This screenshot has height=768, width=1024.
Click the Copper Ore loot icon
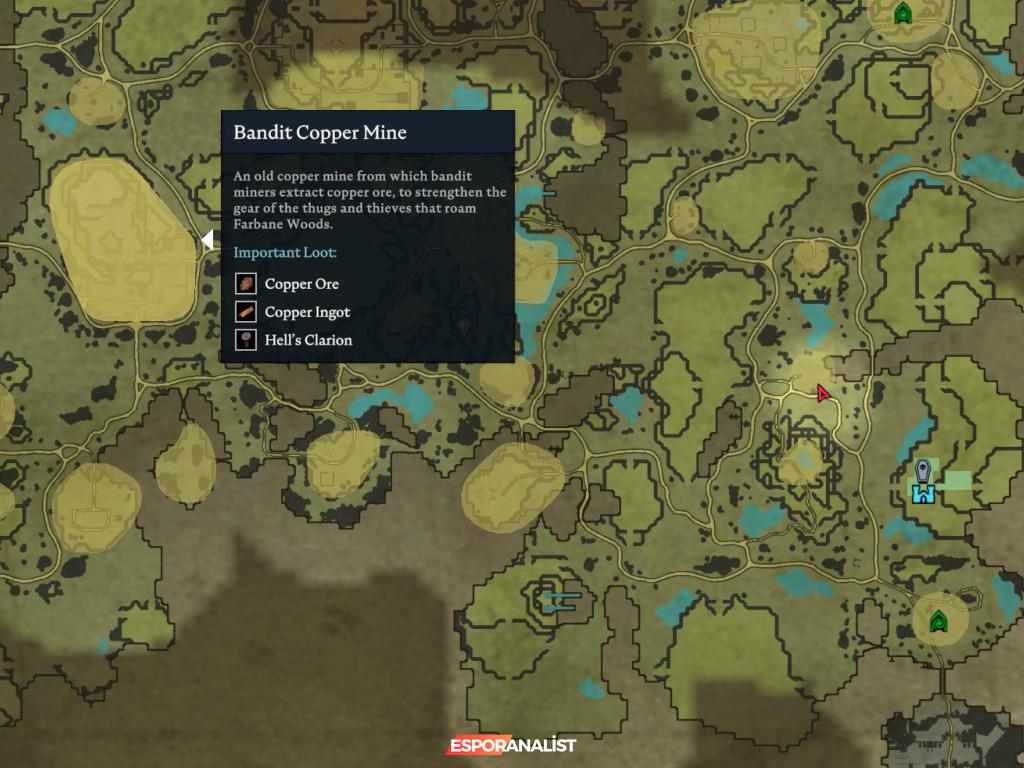click(246, 284)
